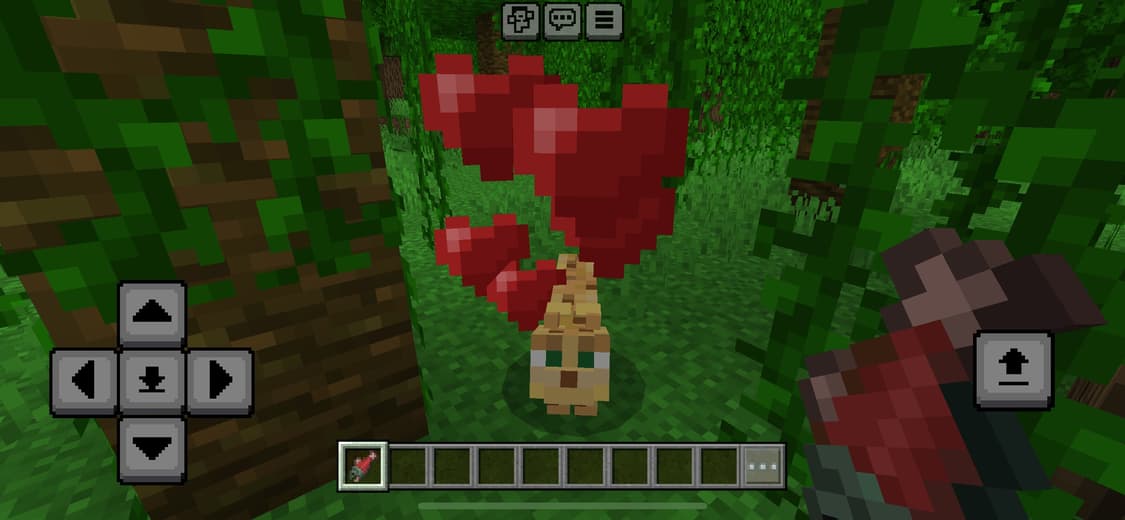Open the chat speech bubble
The image size is (1125, 520).
(562, 20)
